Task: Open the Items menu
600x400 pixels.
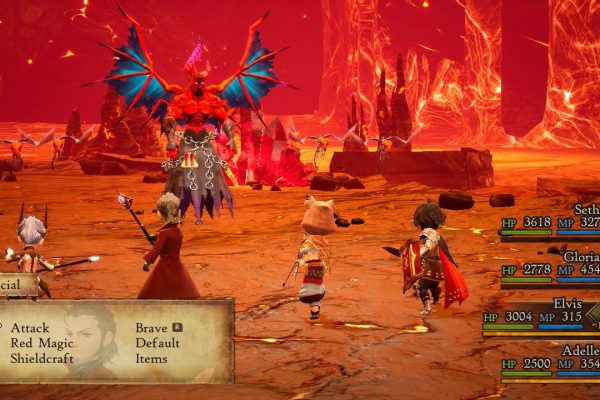Action: coord(153,357)
